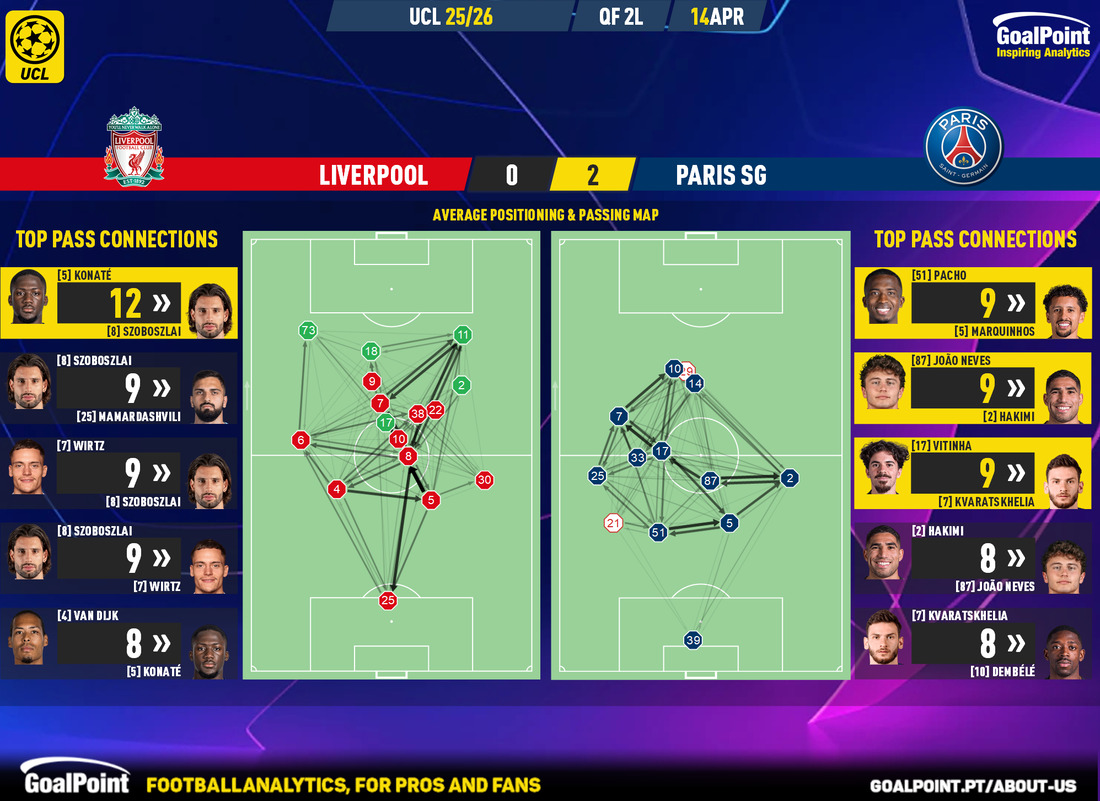This screenshot has height=801, width=1100.
Task: Choose the Van Dijk to Konaté connection row
Action: click(x=120, y=643)
